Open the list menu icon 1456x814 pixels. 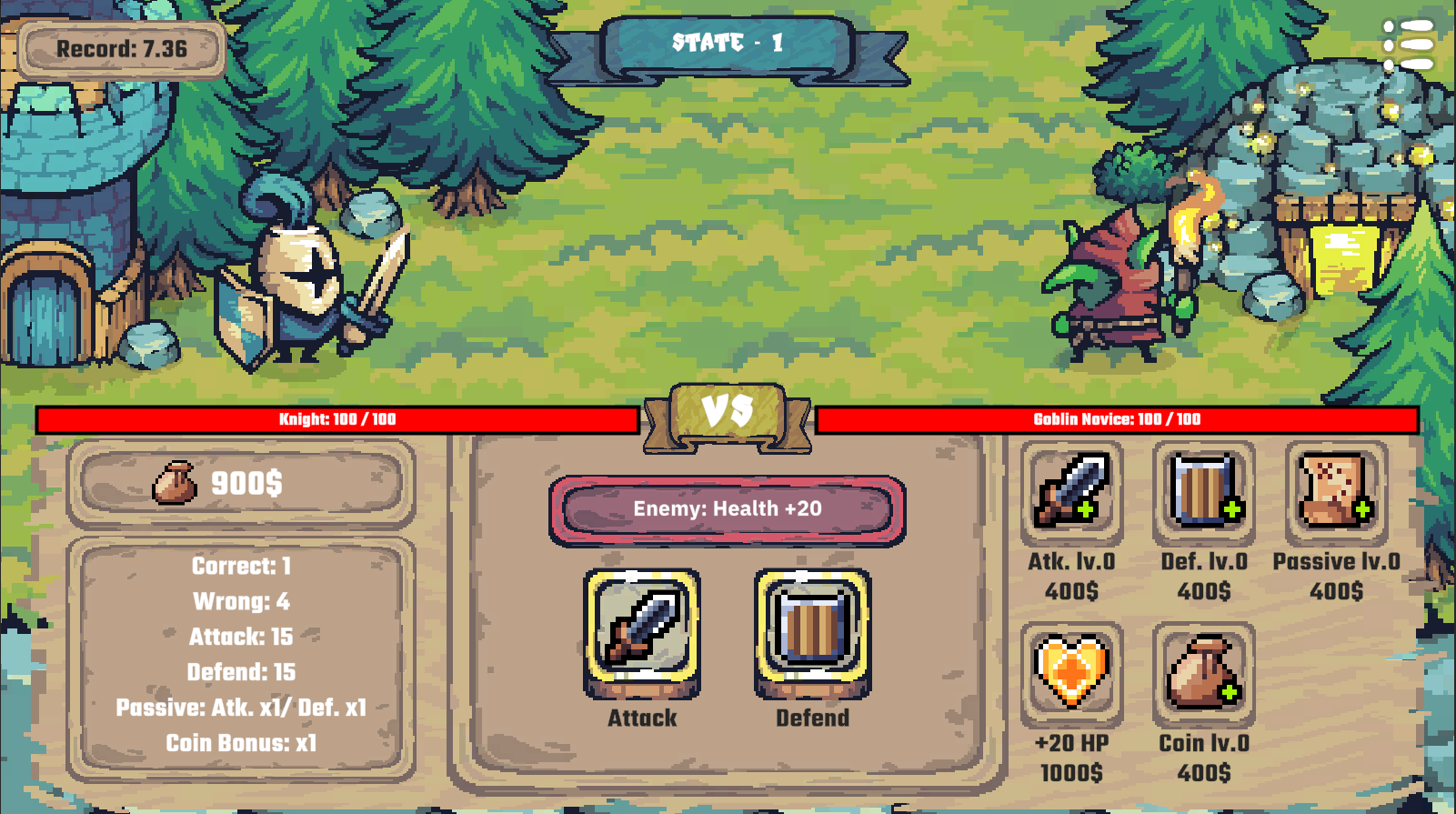click(x=1409, y=44)
